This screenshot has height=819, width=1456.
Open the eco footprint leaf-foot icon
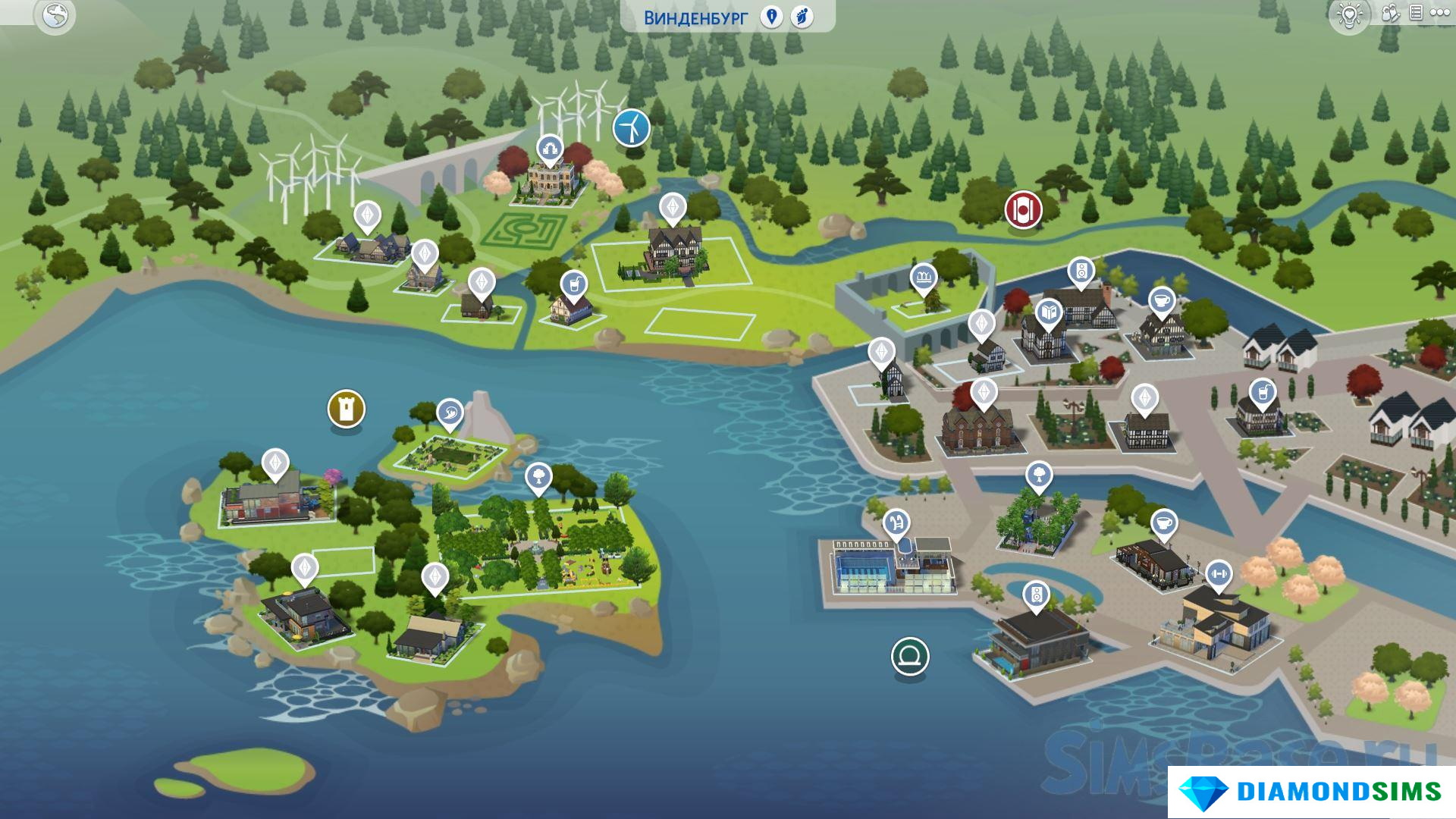802,17
